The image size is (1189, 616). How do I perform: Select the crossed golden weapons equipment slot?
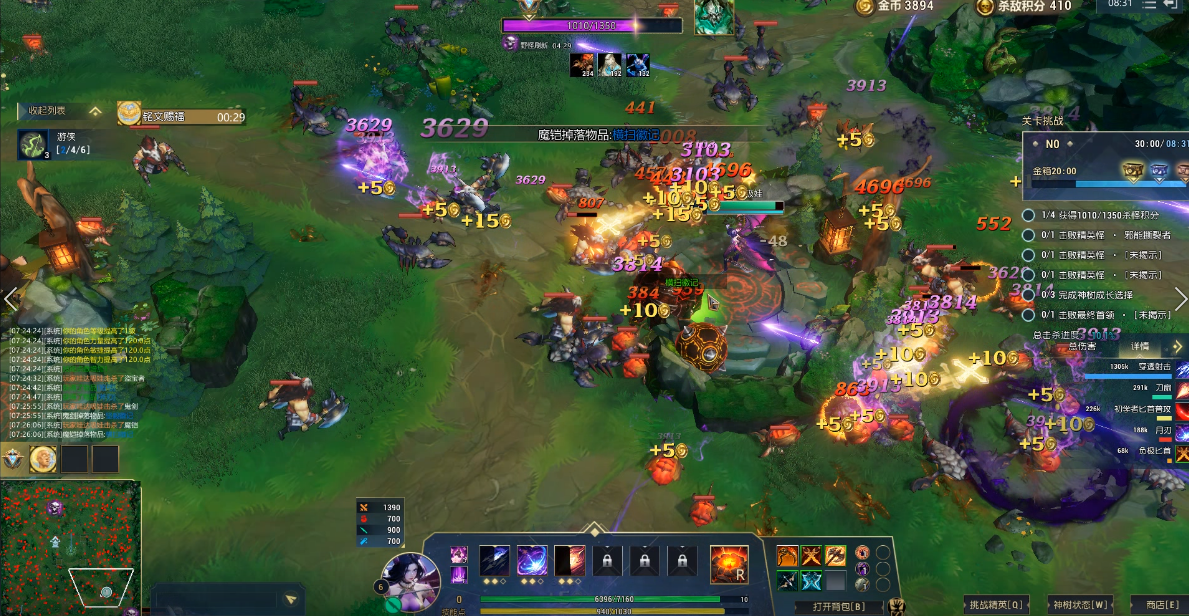point(811,555)
